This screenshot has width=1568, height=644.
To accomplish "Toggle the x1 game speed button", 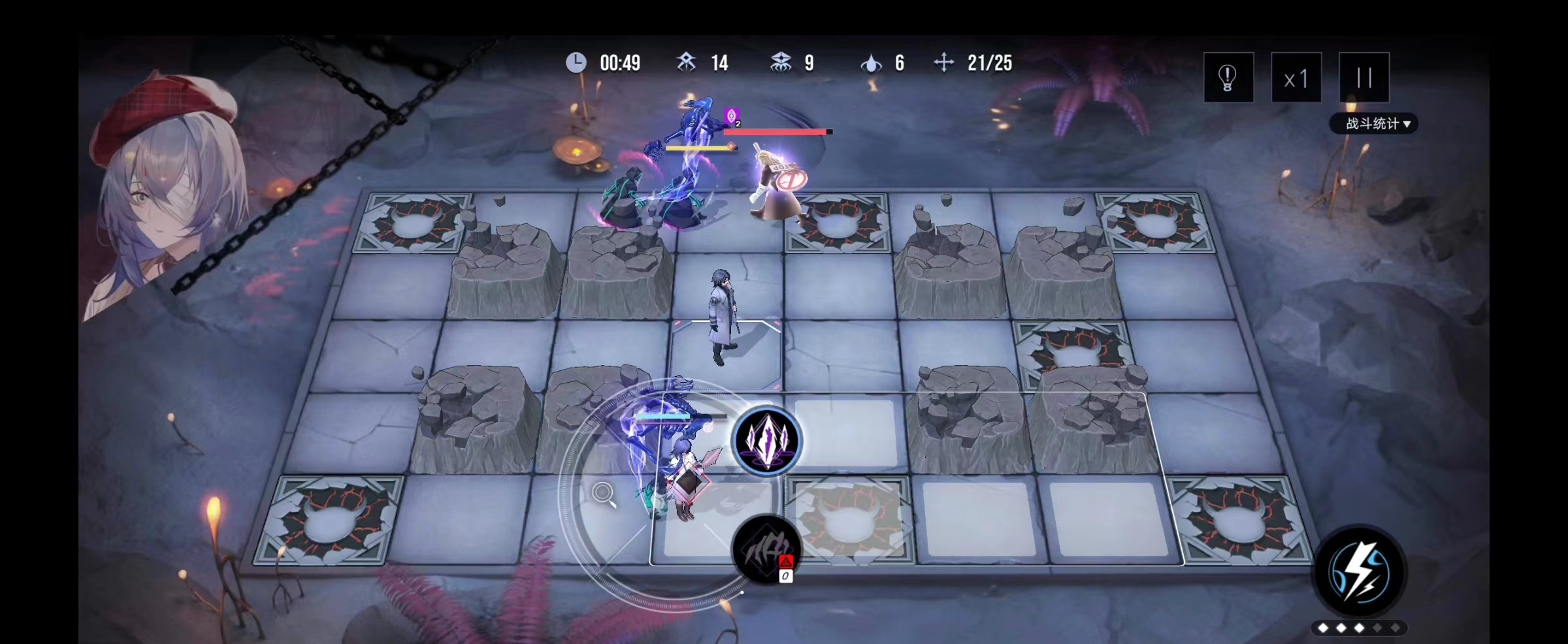I will pos(1296,78).
